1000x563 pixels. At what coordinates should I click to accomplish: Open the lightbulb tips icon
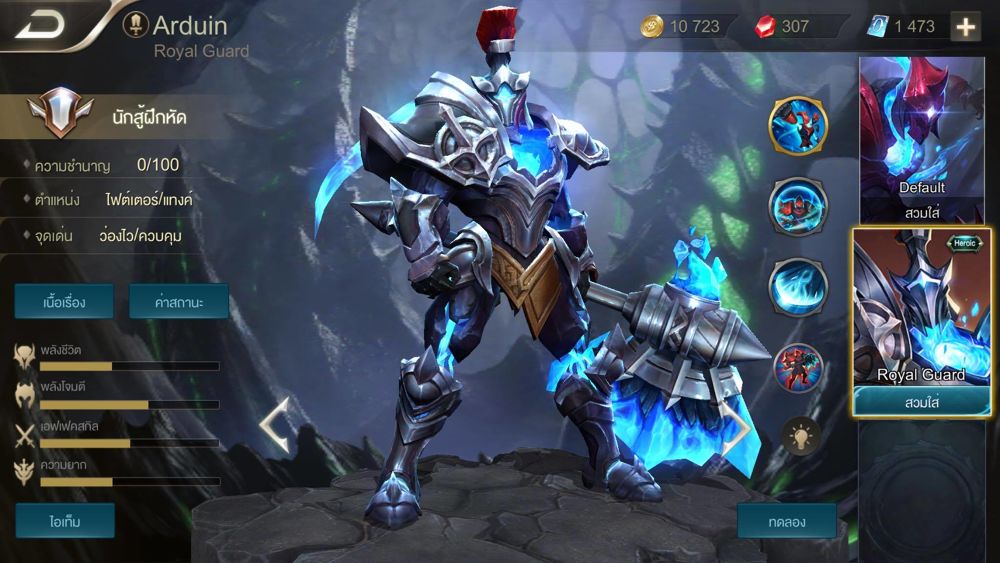coord(800,435)
